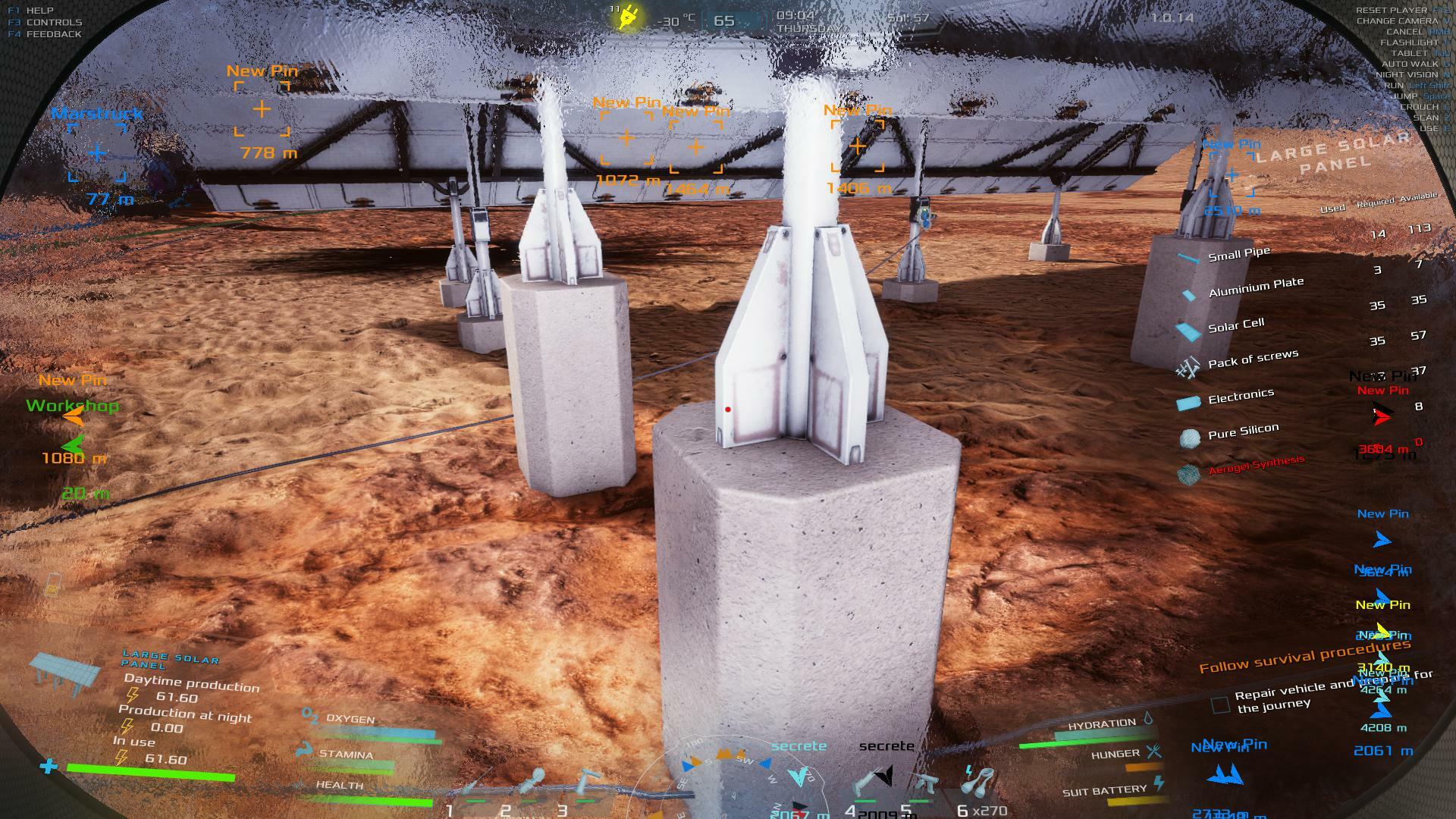Click the Marstruck waypoint marker
The image size is (1456, 819).
(x=97, y=153)
